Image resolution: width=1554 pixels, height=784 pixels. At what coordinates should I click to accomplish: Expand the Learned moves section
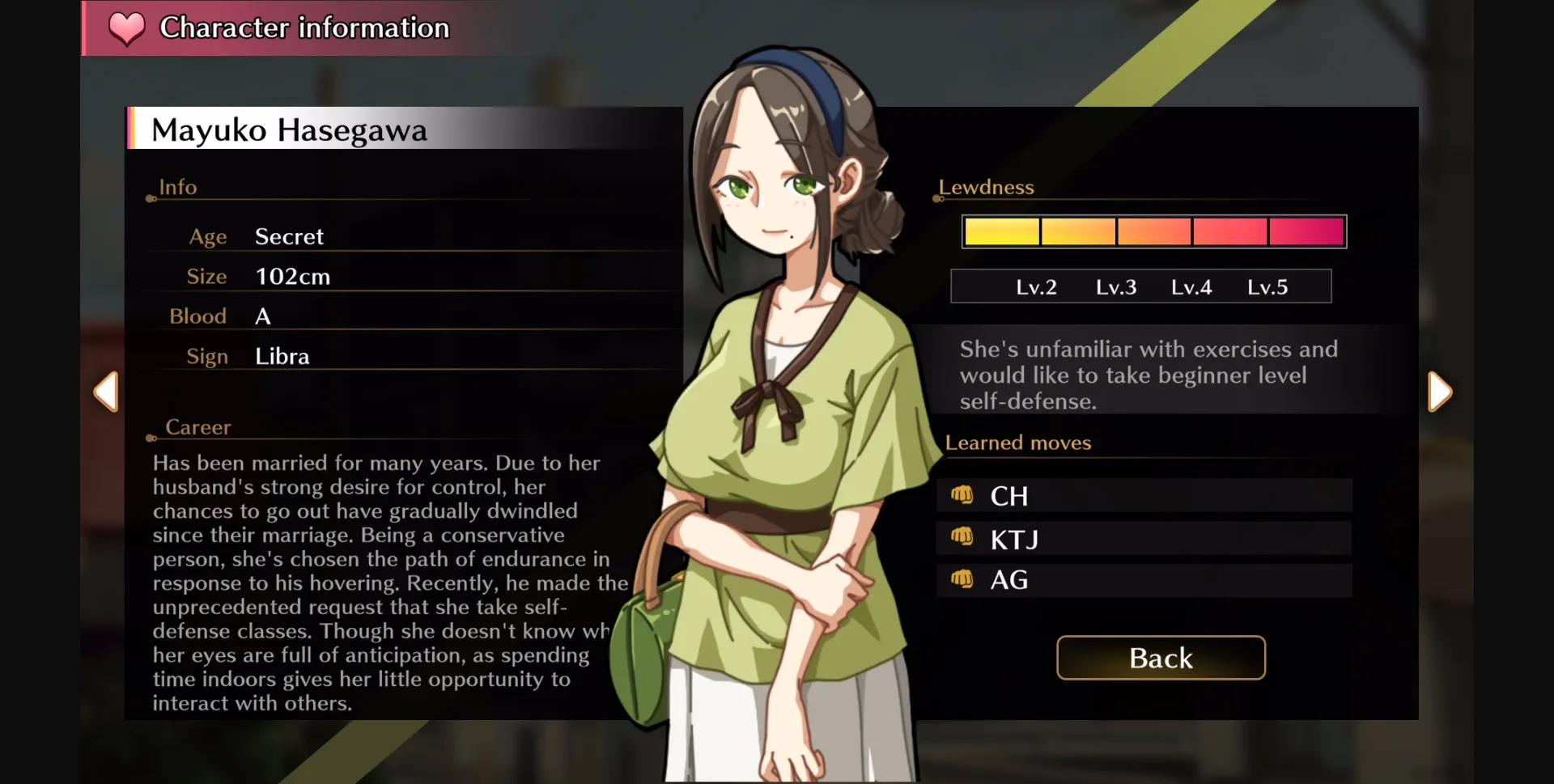(1018, 443)
